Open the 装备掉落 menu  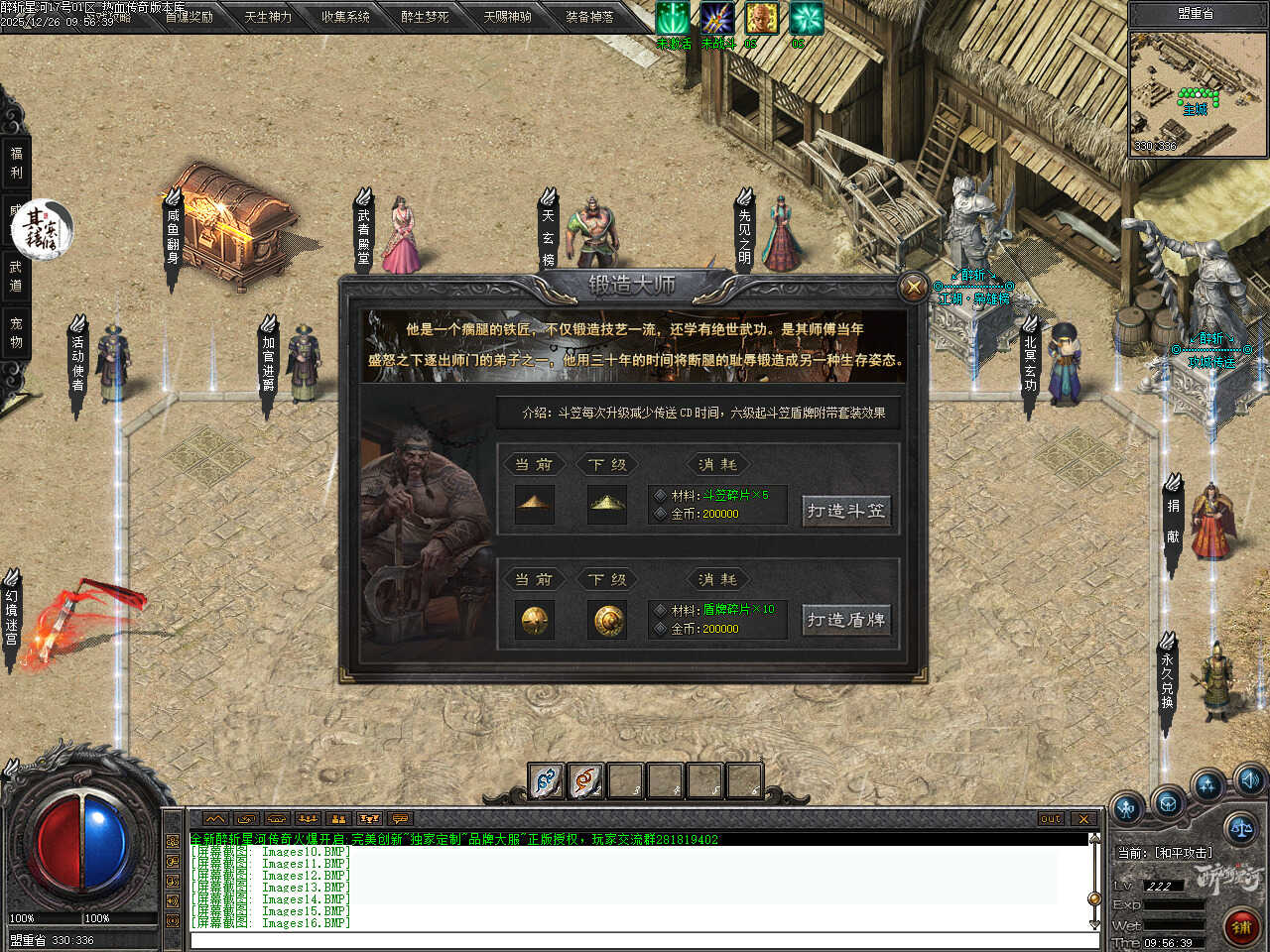click(x=589, y=17)
